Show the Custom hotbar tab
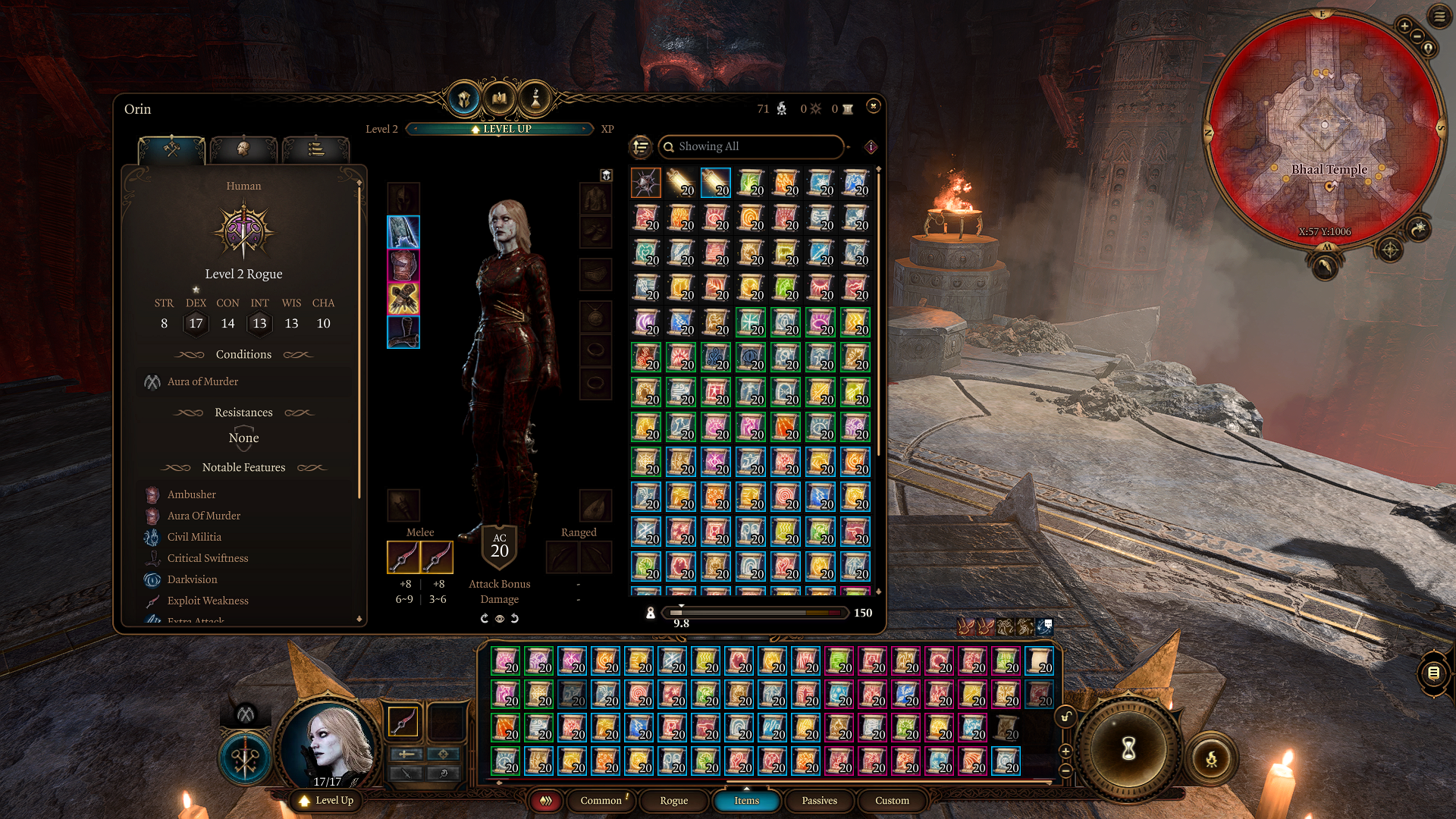Viewport: 1456px width, 819px height. [x=892, y=800]
